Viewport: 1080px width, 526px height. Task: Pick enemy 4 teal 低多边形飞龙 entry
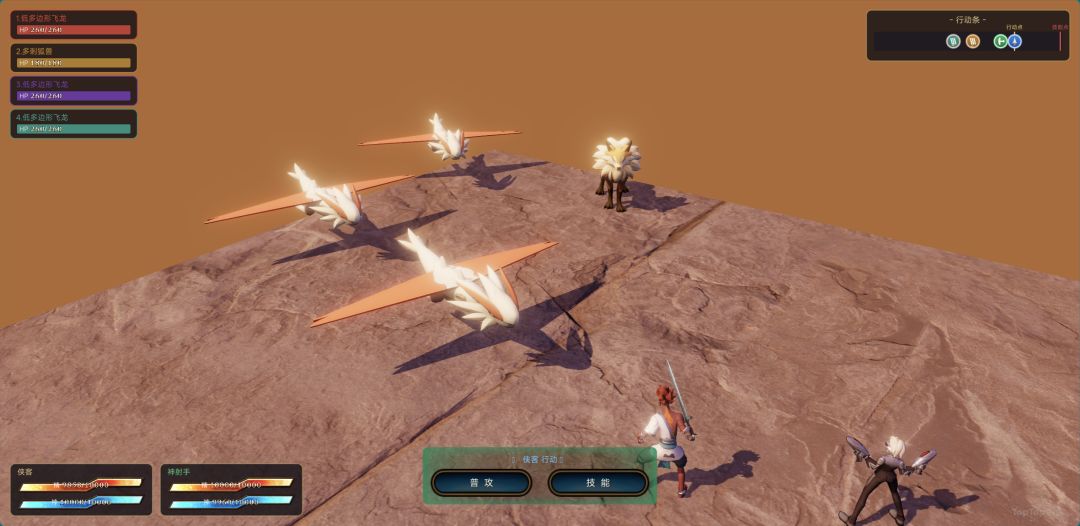tap(74, 124)
